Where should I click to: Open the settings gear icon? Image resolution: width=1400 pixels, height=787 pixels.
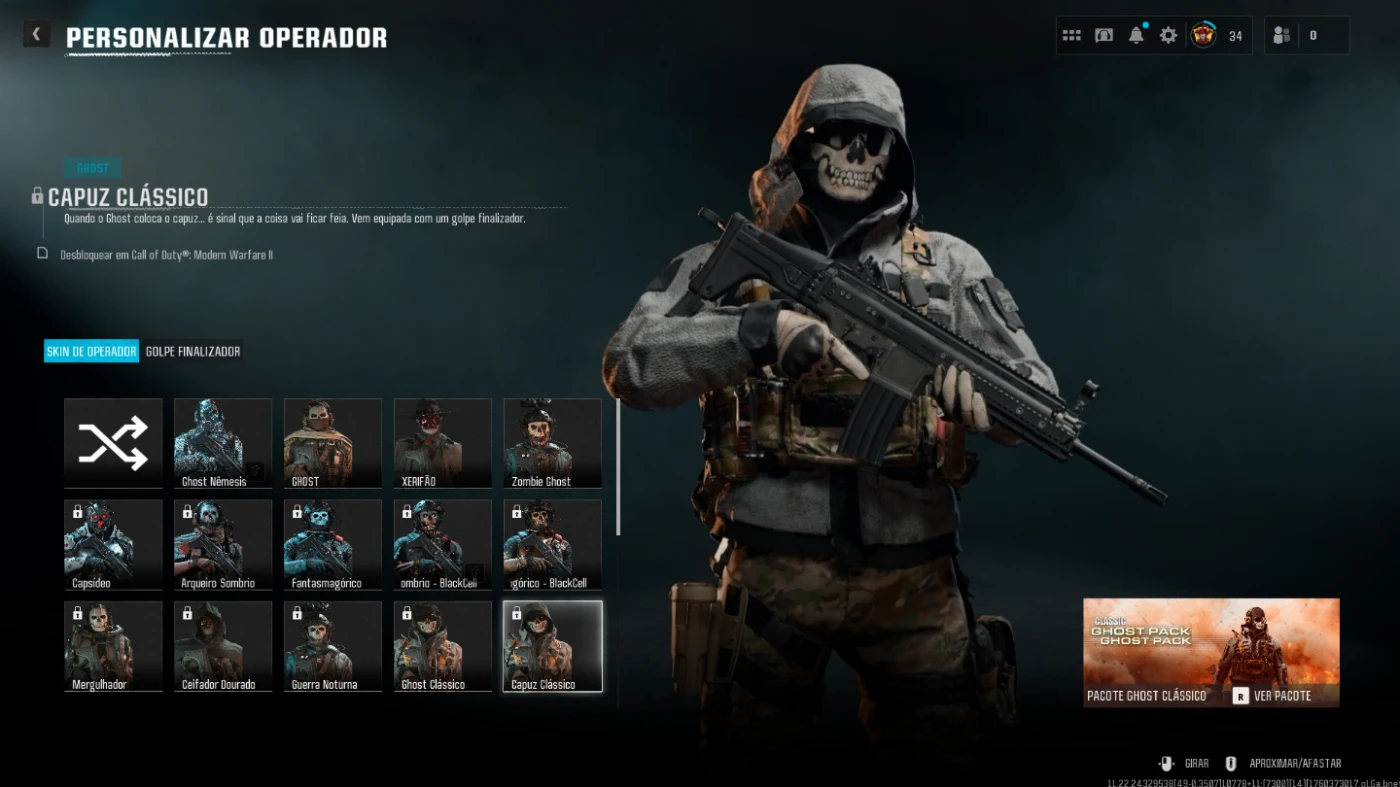(x=1168, y=35)
